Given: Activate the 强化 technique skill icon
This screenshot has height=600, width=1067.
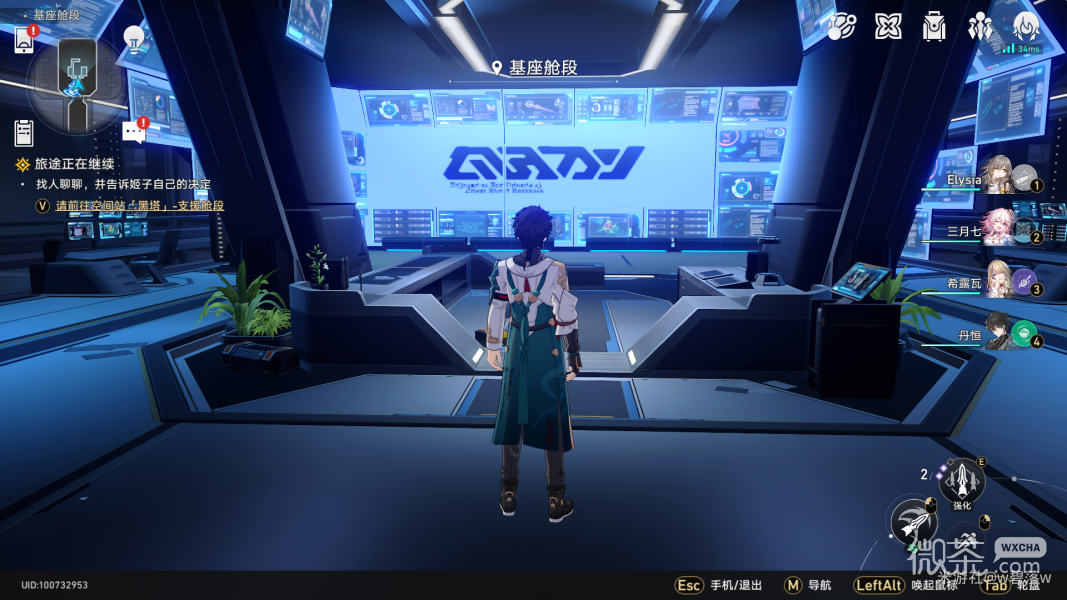Looking at the screenshot, I should [x=962, y=482].
